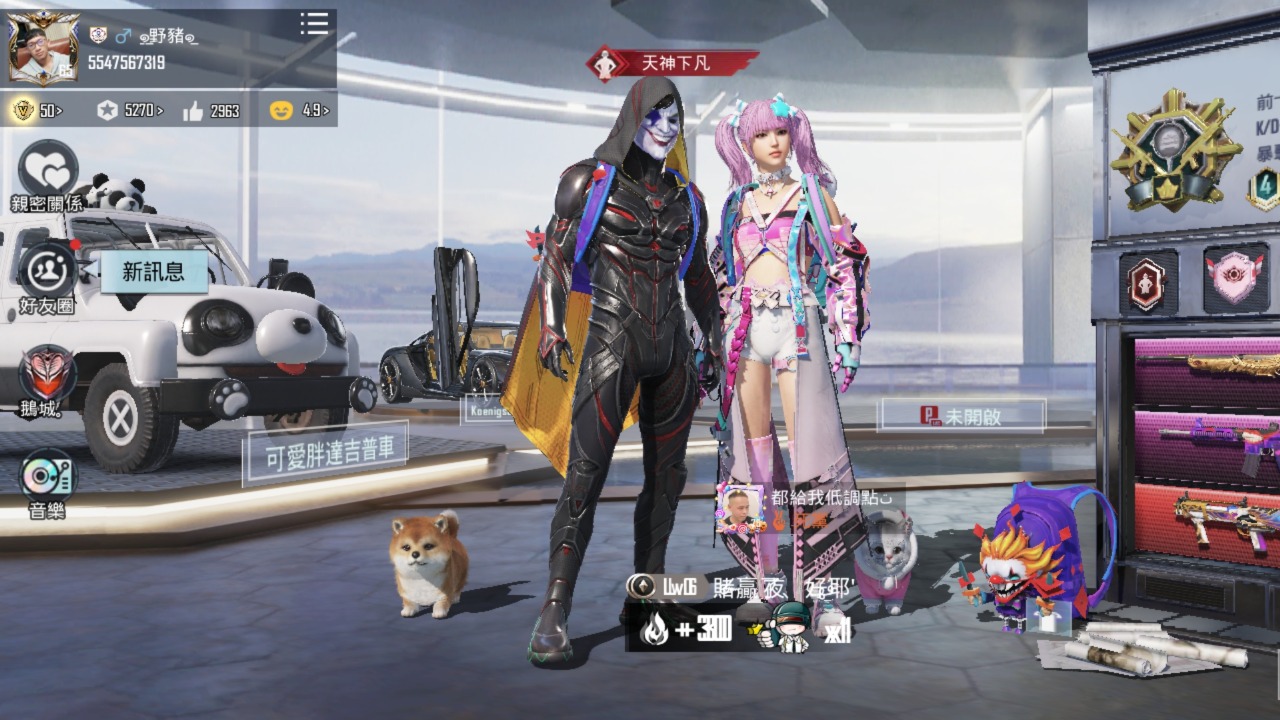The height and width of the screenshot is (720, 1280).
Task: Select the 可愛胖達吉普車 vehicle label
Action: pyautogui.click(x=325, y=457)
